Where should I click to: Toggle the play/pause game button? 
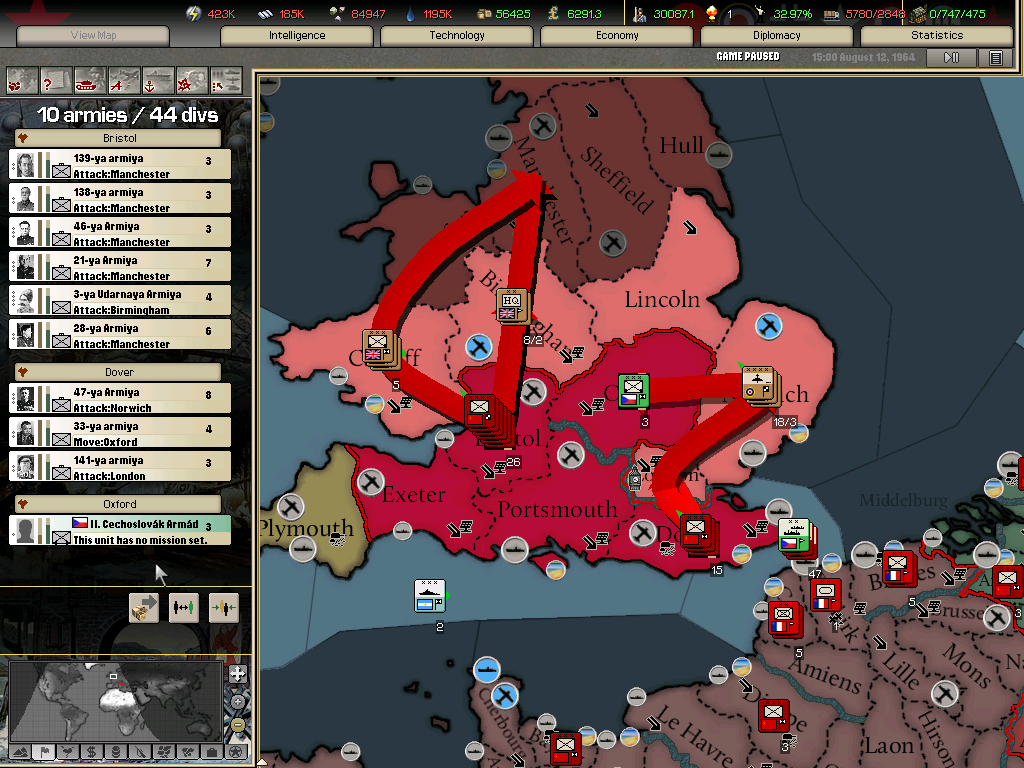click(951, 58)
